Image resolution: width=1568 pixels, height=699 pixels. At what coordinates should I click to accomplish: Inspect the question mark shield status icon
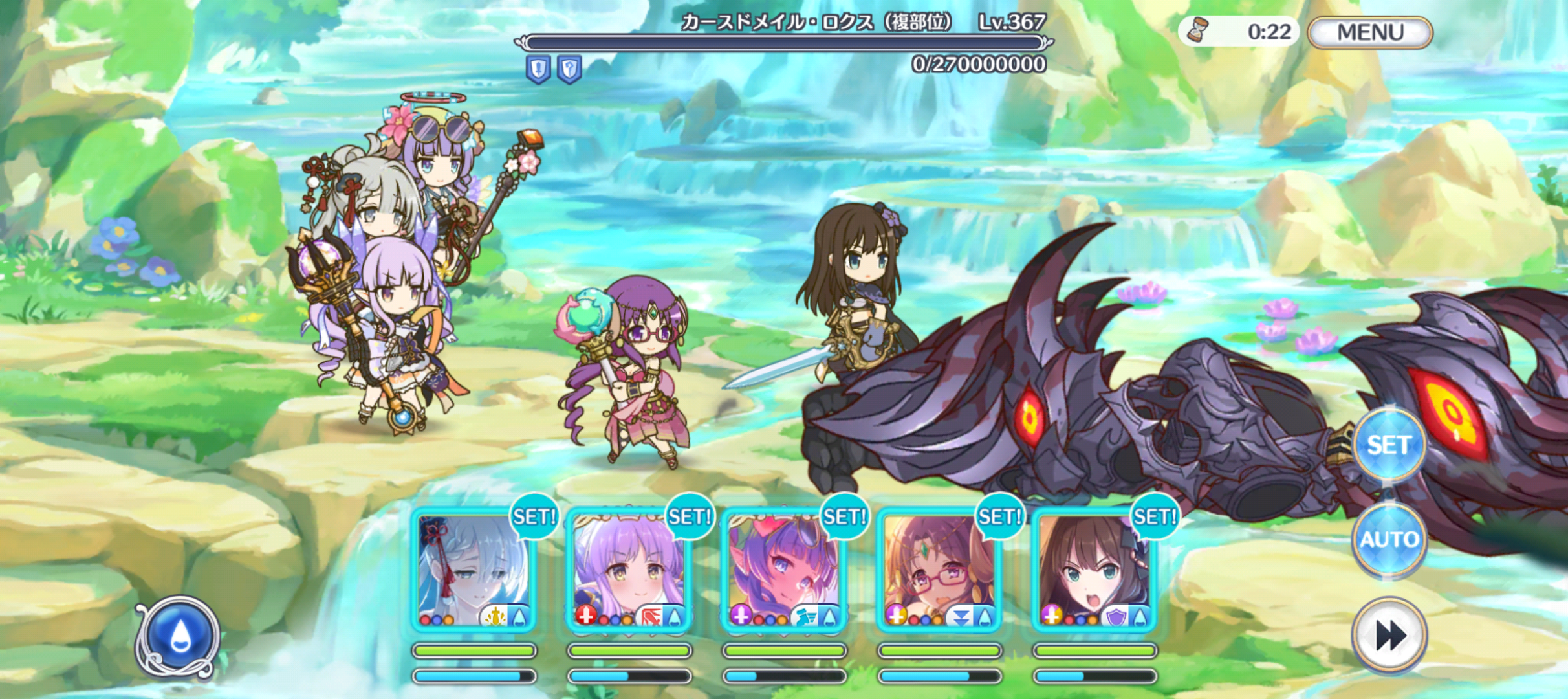(569, 69)
